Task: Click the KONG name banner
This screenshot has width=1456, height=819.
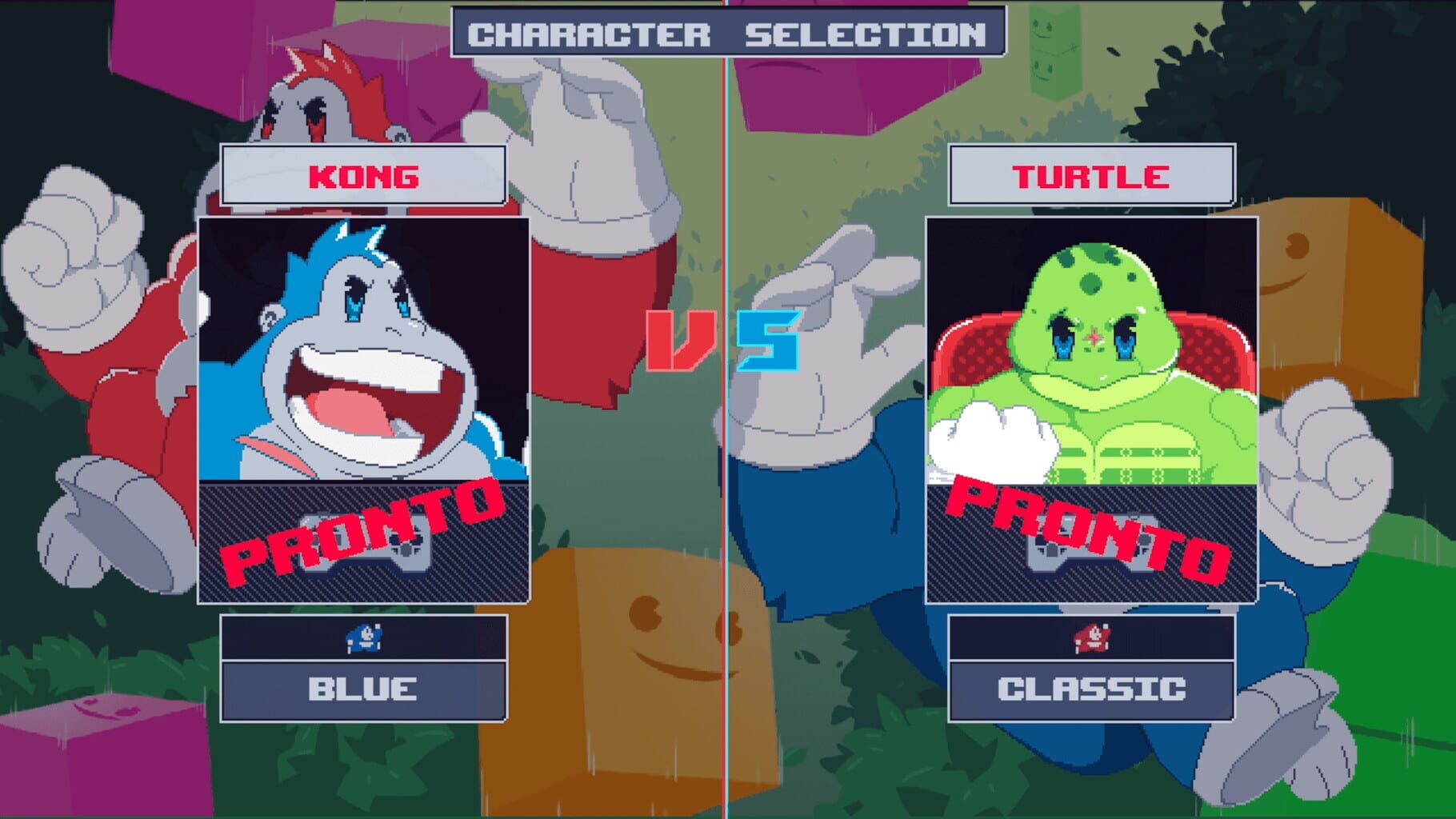Action: coord(364,178)
